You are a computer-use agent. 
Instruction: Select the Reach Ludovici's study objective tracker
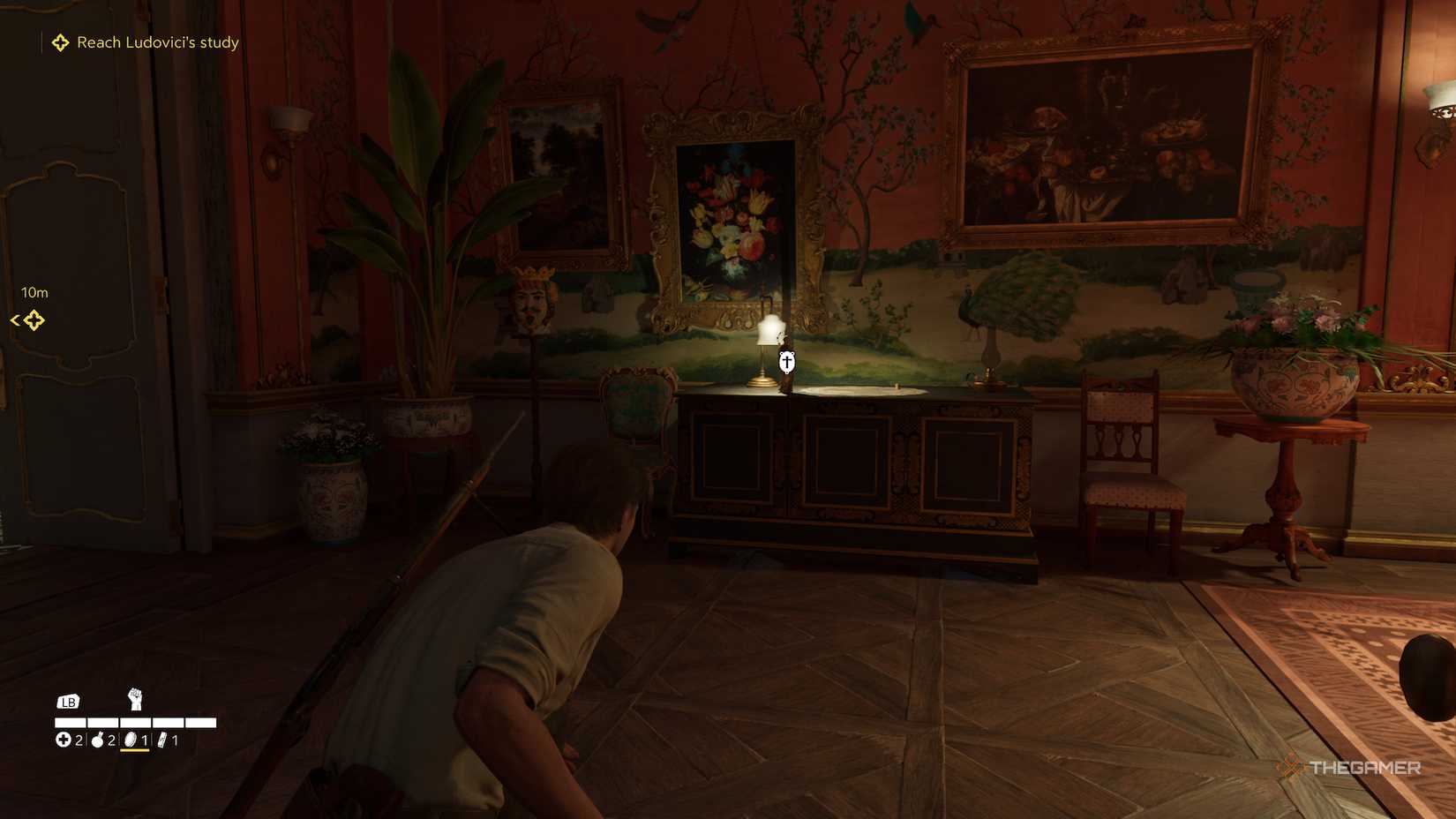click(x=146, y=42)
